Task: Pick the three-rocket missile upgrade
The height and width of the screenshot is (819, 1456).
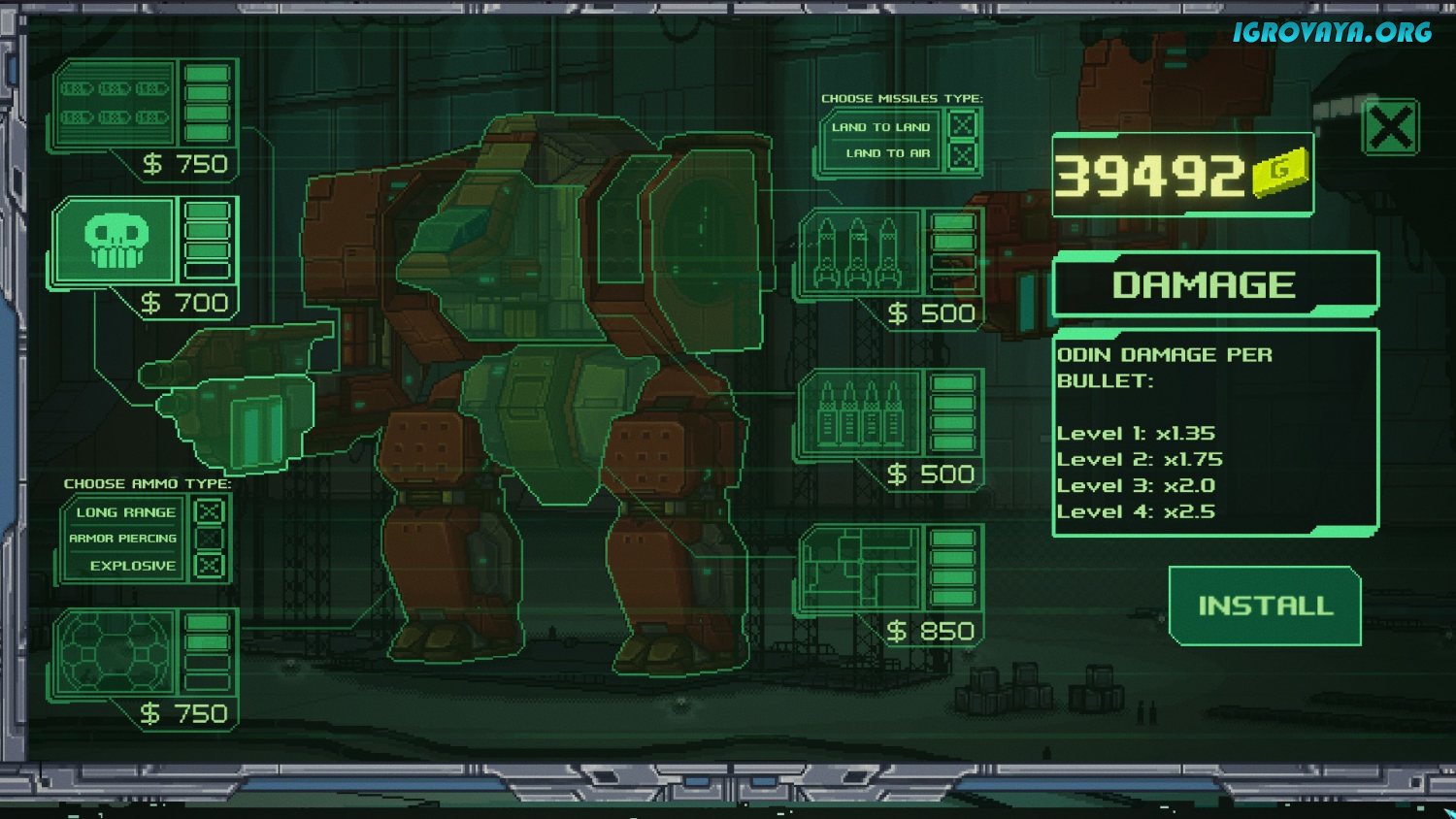Action: click(859, 253)
